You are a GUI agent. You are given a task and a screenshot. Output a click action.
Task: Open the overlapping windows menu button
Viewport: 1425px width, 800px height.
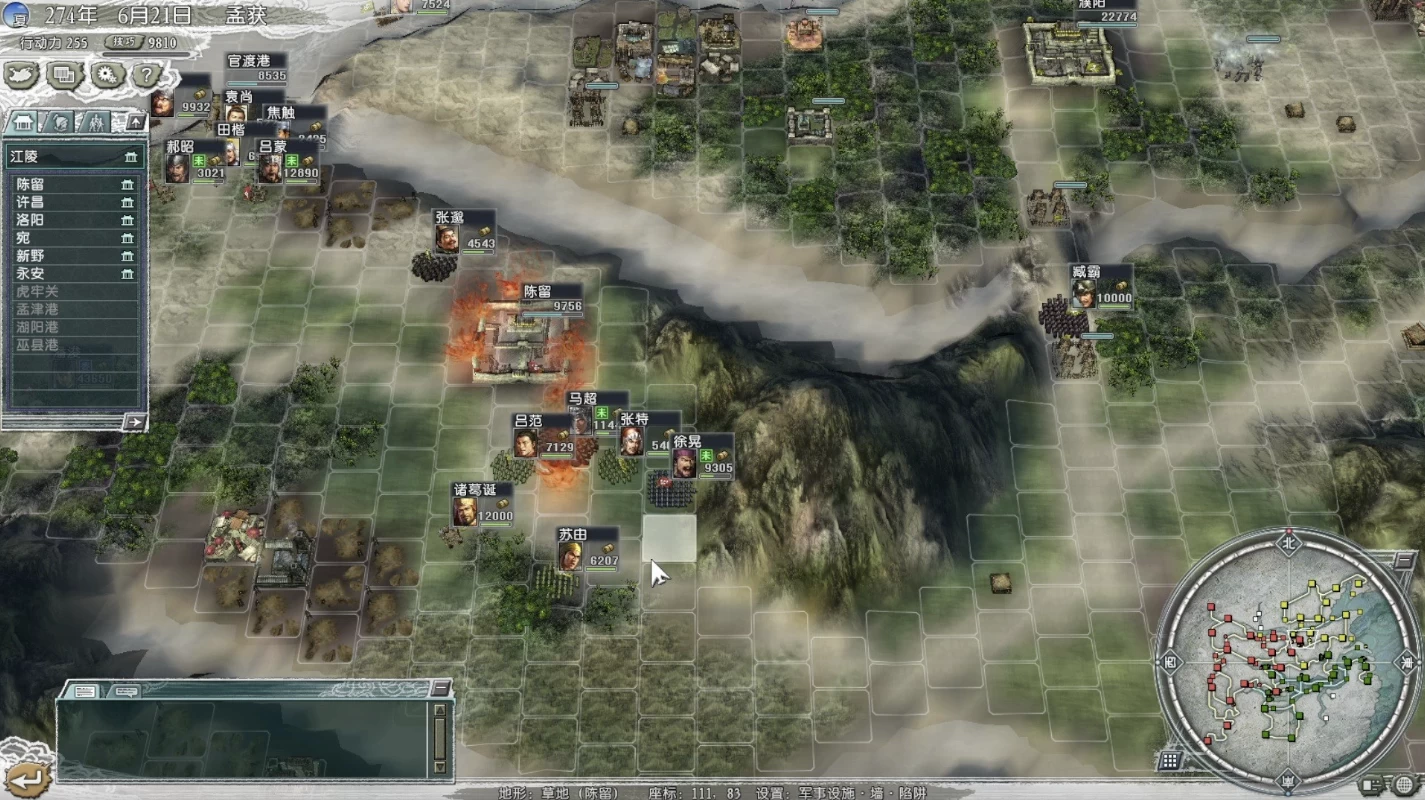pyautogui.click(x=65, y=75)
